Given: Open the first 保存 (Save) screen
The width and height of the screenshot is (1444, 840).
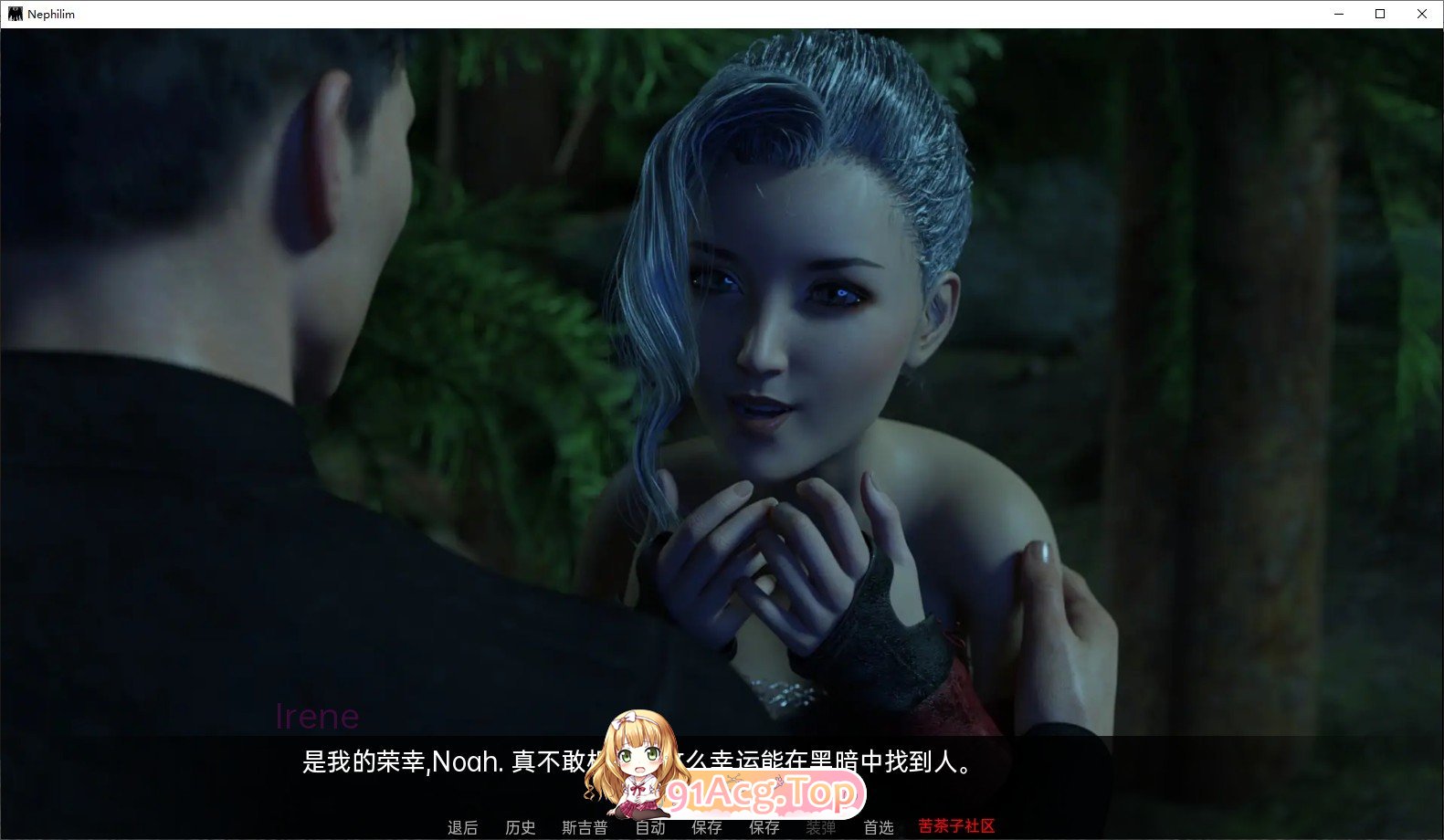Looking at the screenshot, I should [x=706, y=827].
